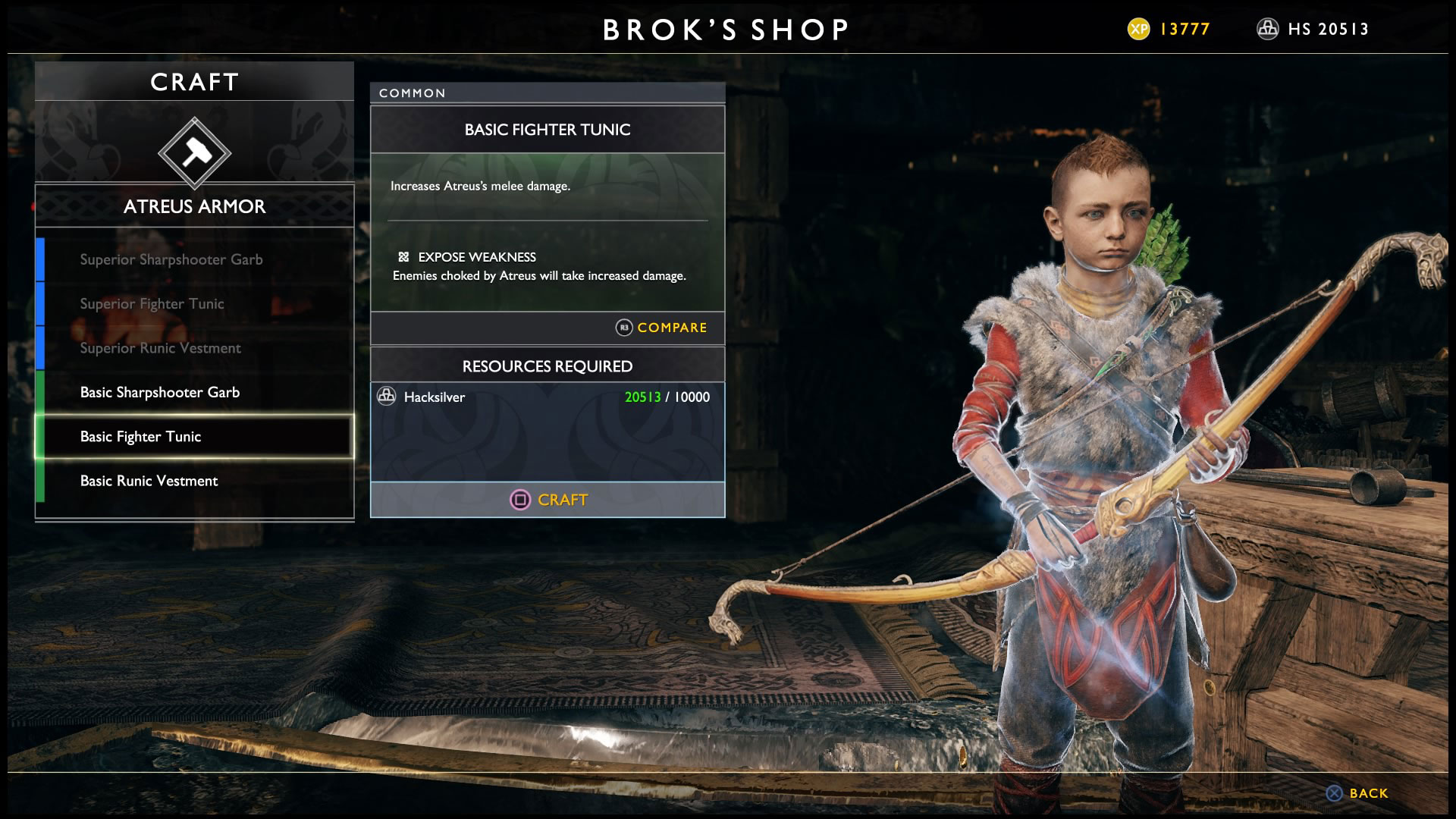Go back from Brok's Shop

1357,793
